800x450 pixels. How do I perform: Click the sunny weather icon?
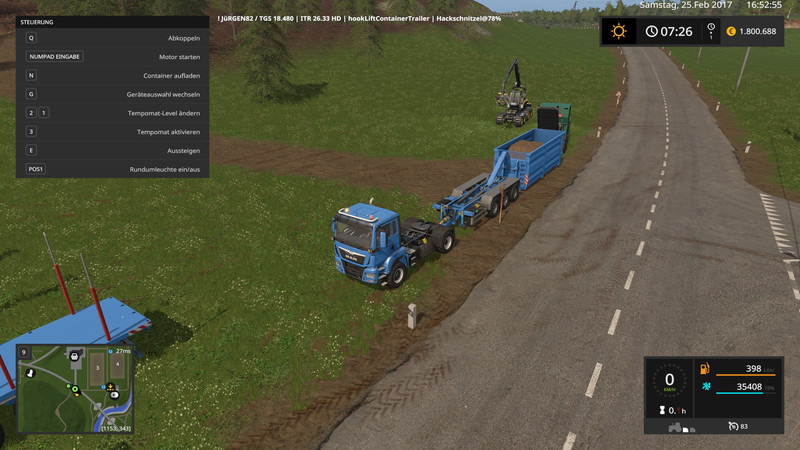(619, 31)
